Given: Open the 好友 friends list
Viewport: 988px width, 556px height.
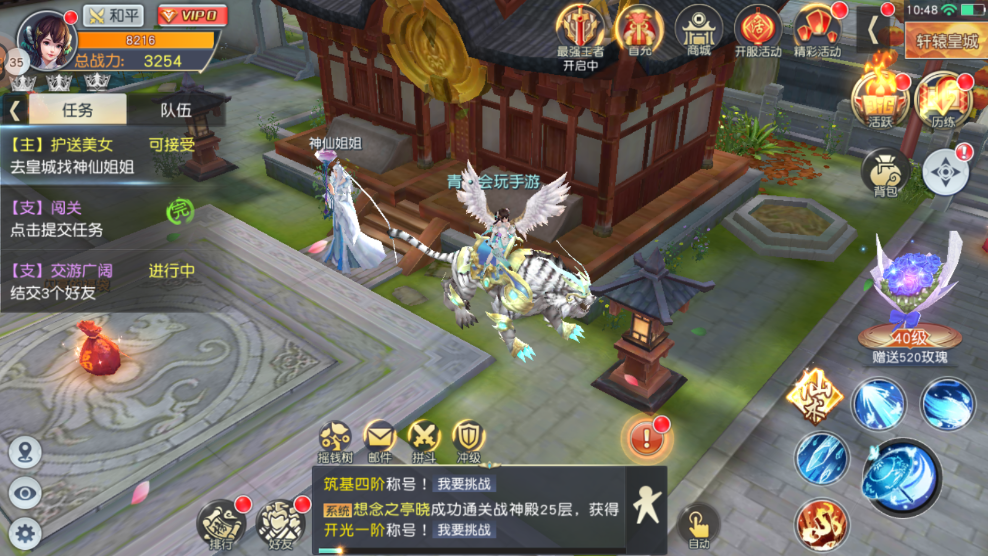Looking at the screenshot, I should pyautogui.click(x=277, y=521).
